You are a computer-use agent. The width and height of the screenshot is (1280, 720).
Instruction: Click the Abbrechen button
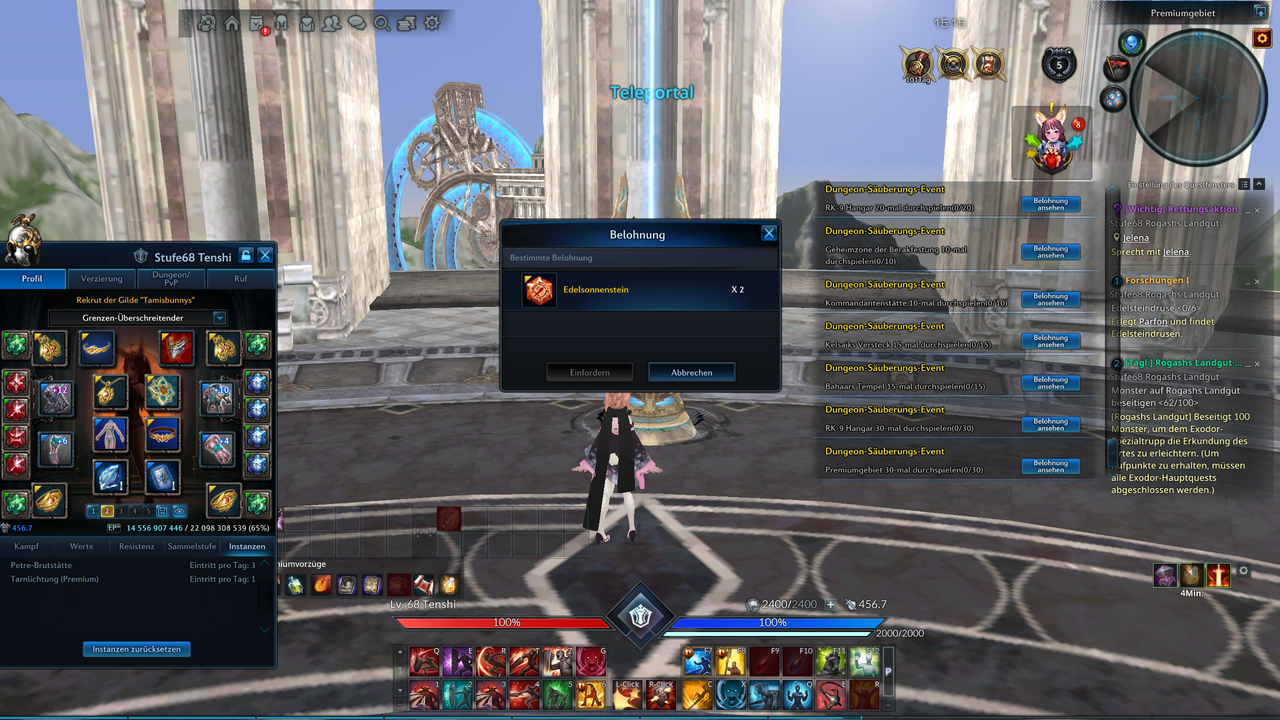coord(691,372)
